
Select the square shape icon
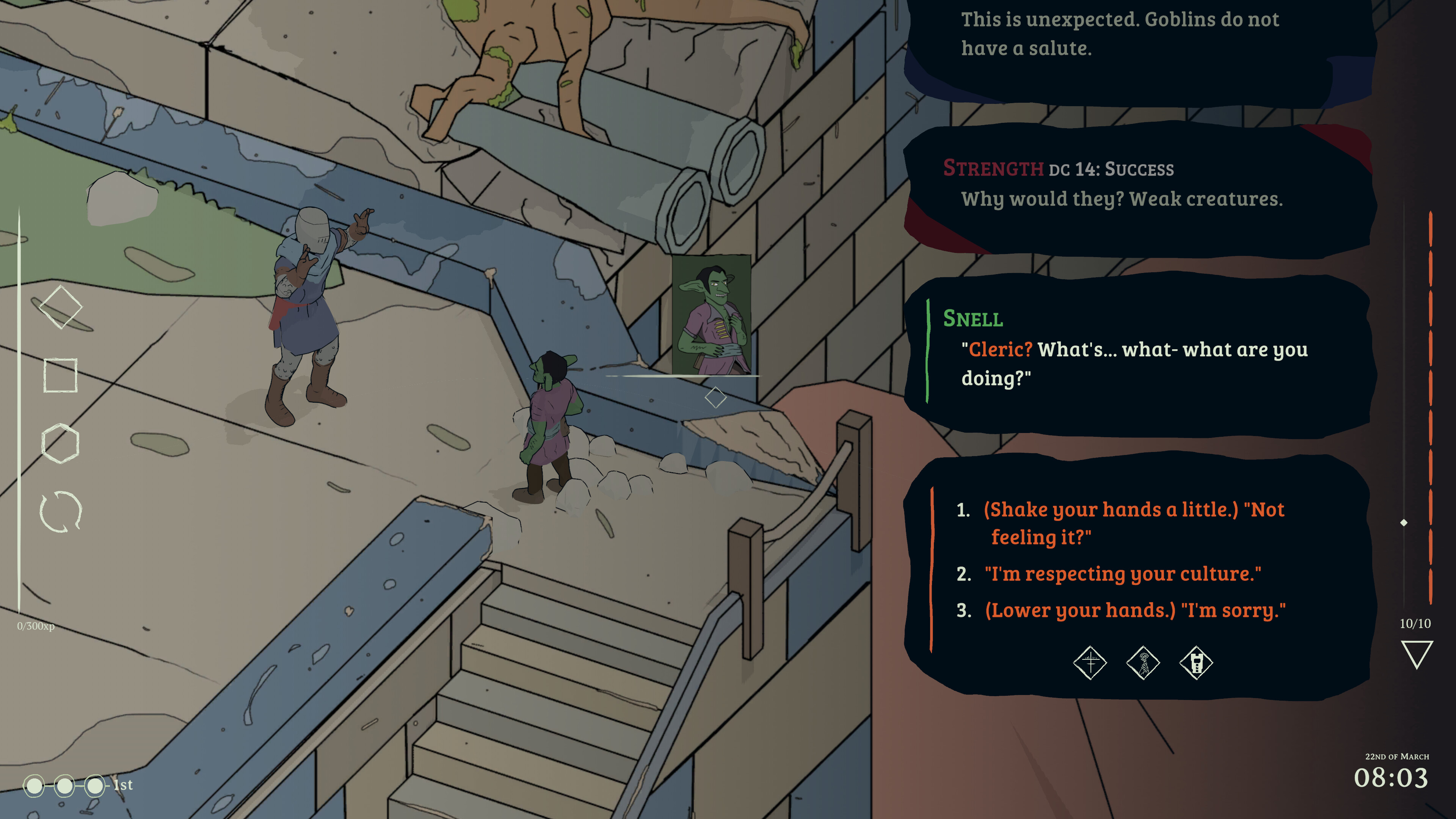(x=61, y=375)
